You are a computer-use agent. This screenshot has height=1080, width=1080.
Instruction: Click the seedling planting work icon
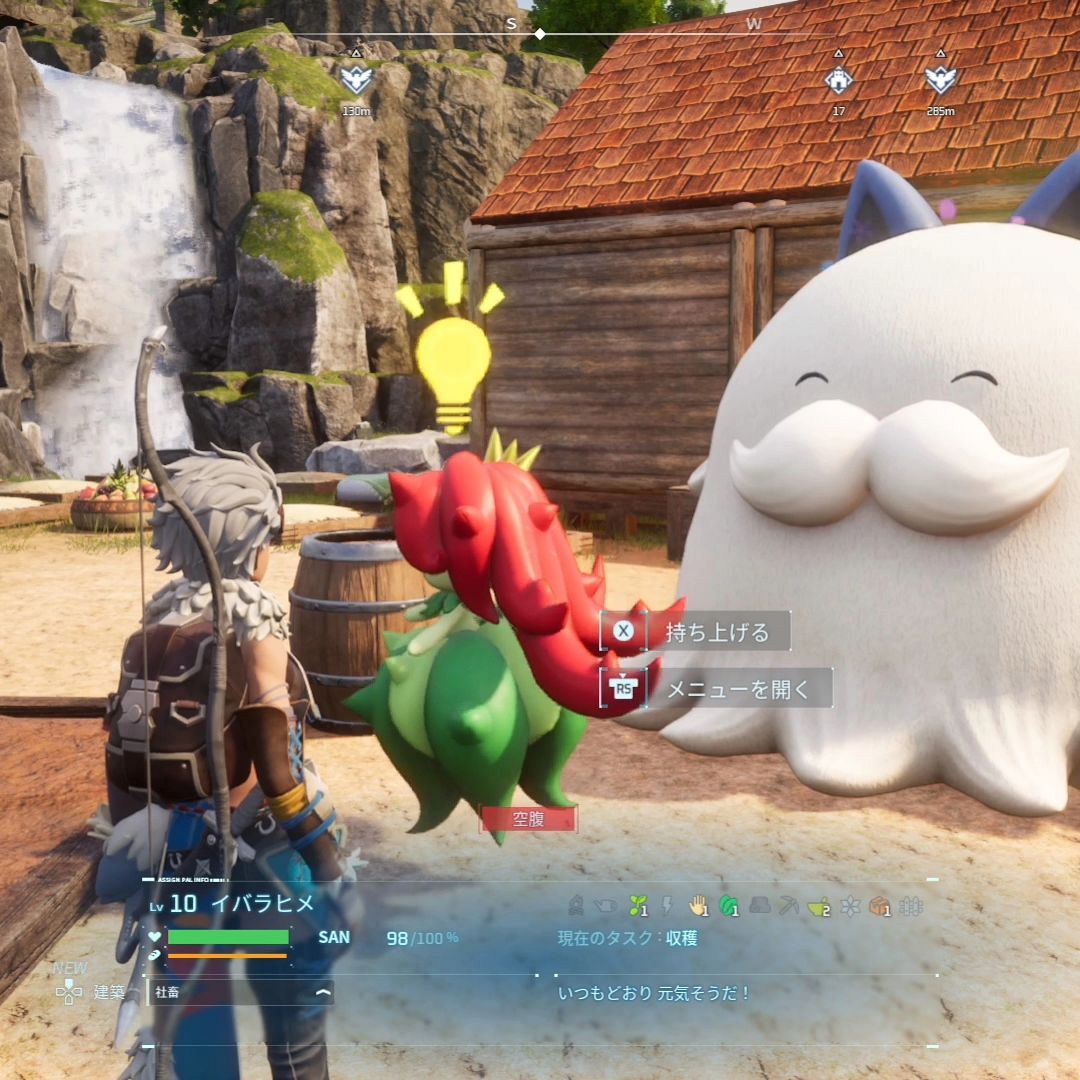click(637, 906)
